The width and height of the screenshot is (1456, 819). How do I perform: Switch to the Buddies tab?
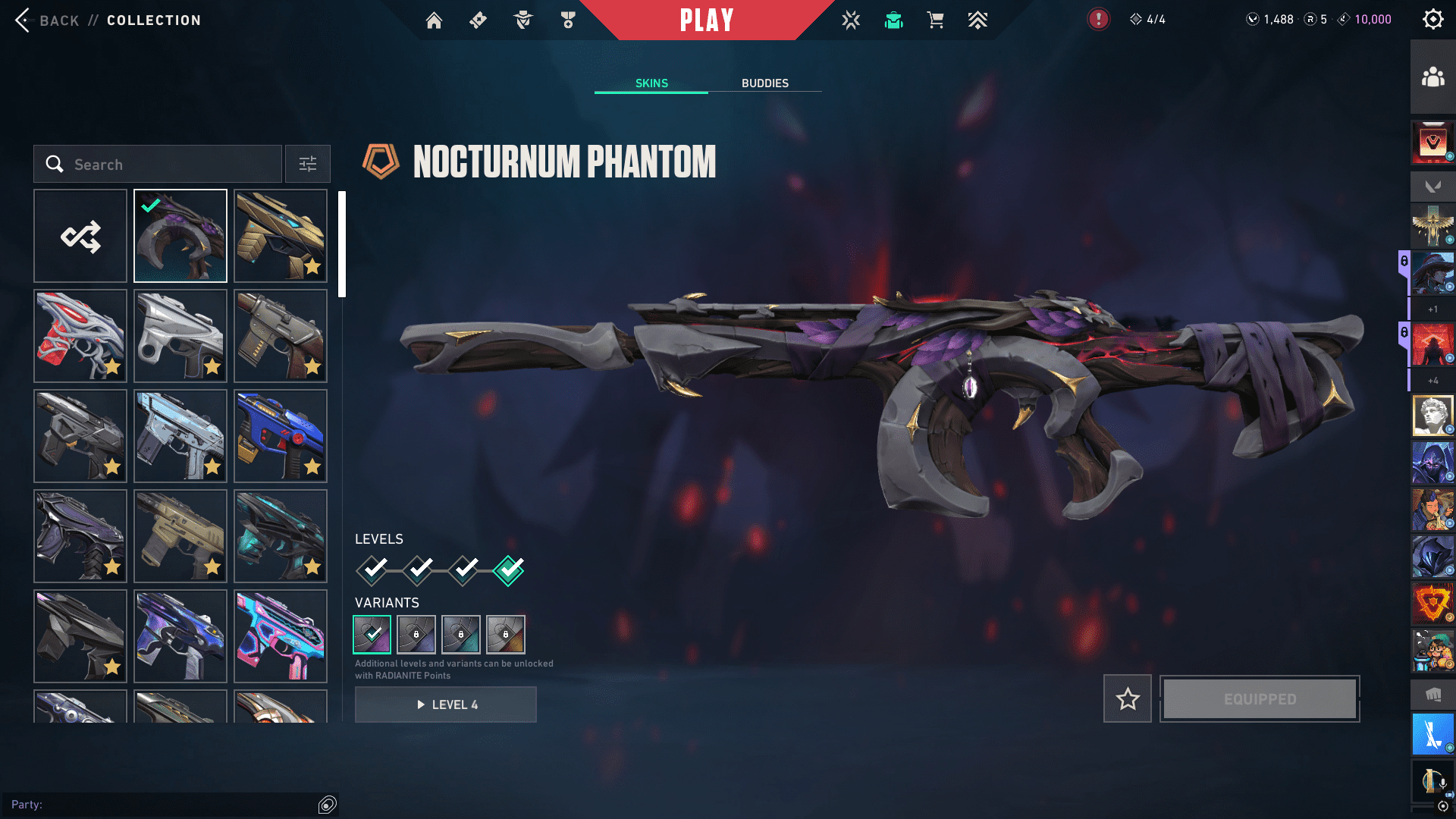coord(764,83)
